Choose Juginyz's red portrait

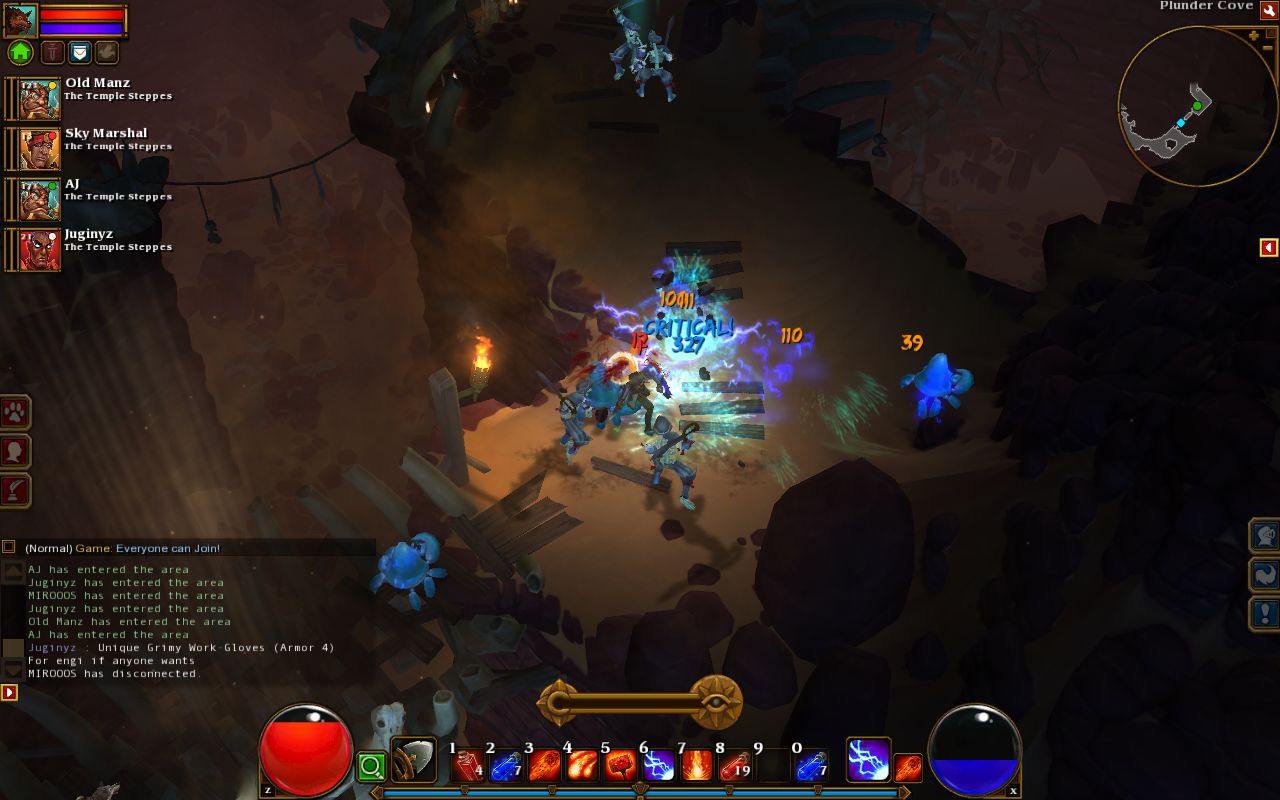click(40, 249)
